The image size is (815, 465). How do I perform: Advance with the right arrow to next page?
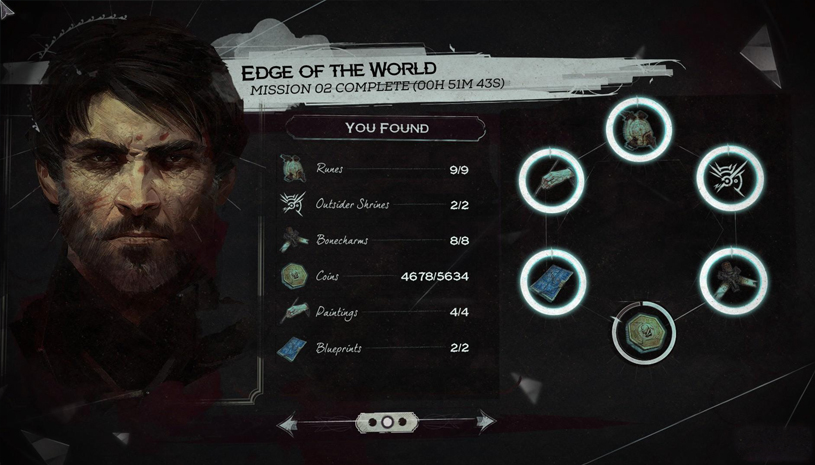pyautogui.click(x=484, y=423)
